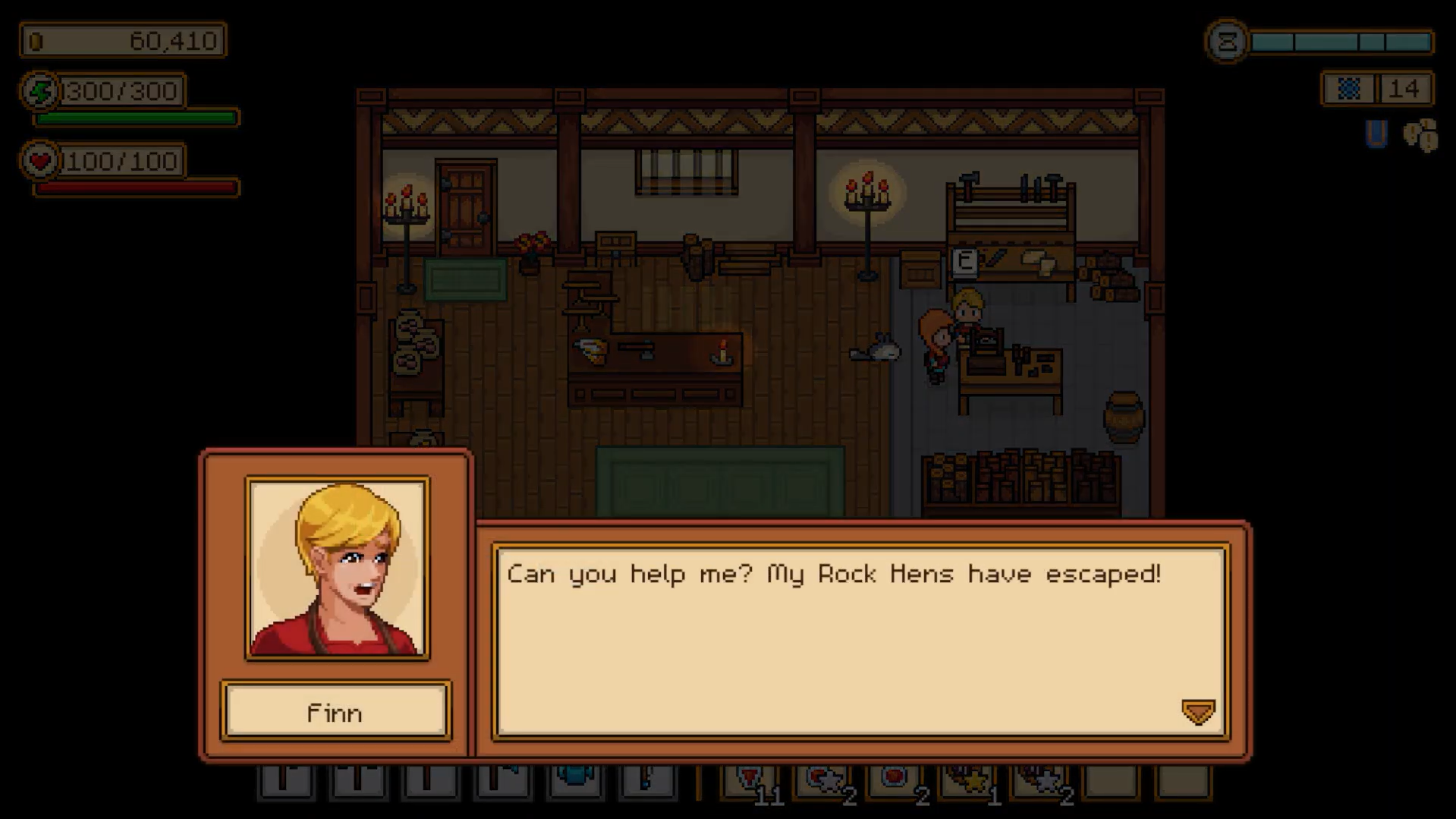Advance the dialogue with the orange arrow
Screen dimensions: 1456x819
point(1198,712)
